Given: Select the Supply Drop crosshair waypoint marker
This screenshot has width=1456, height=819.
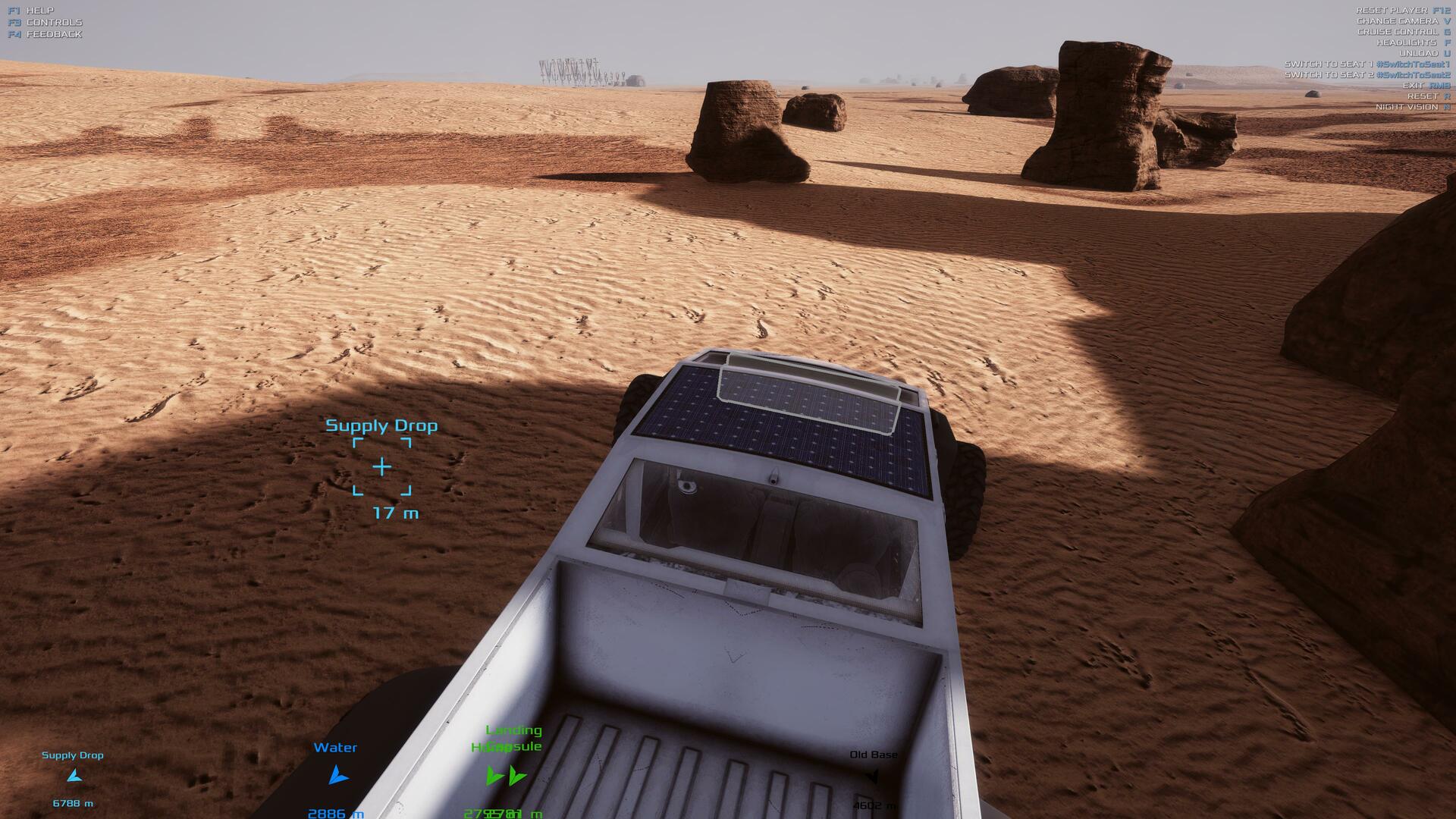Looking at the screenshot, I should 381,466.
